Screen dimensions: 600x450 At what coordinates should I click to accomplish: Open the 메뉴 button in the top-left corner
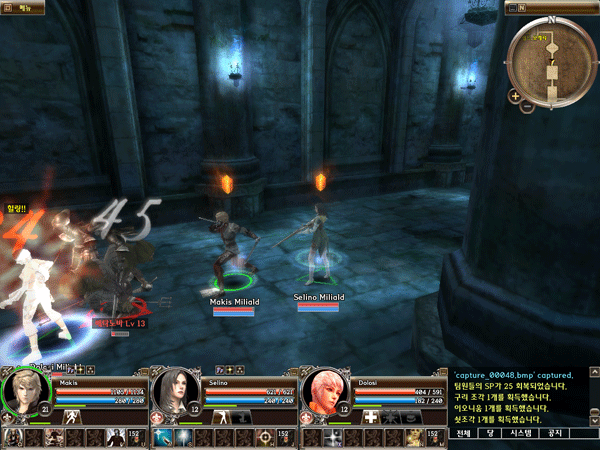point(20,6)
